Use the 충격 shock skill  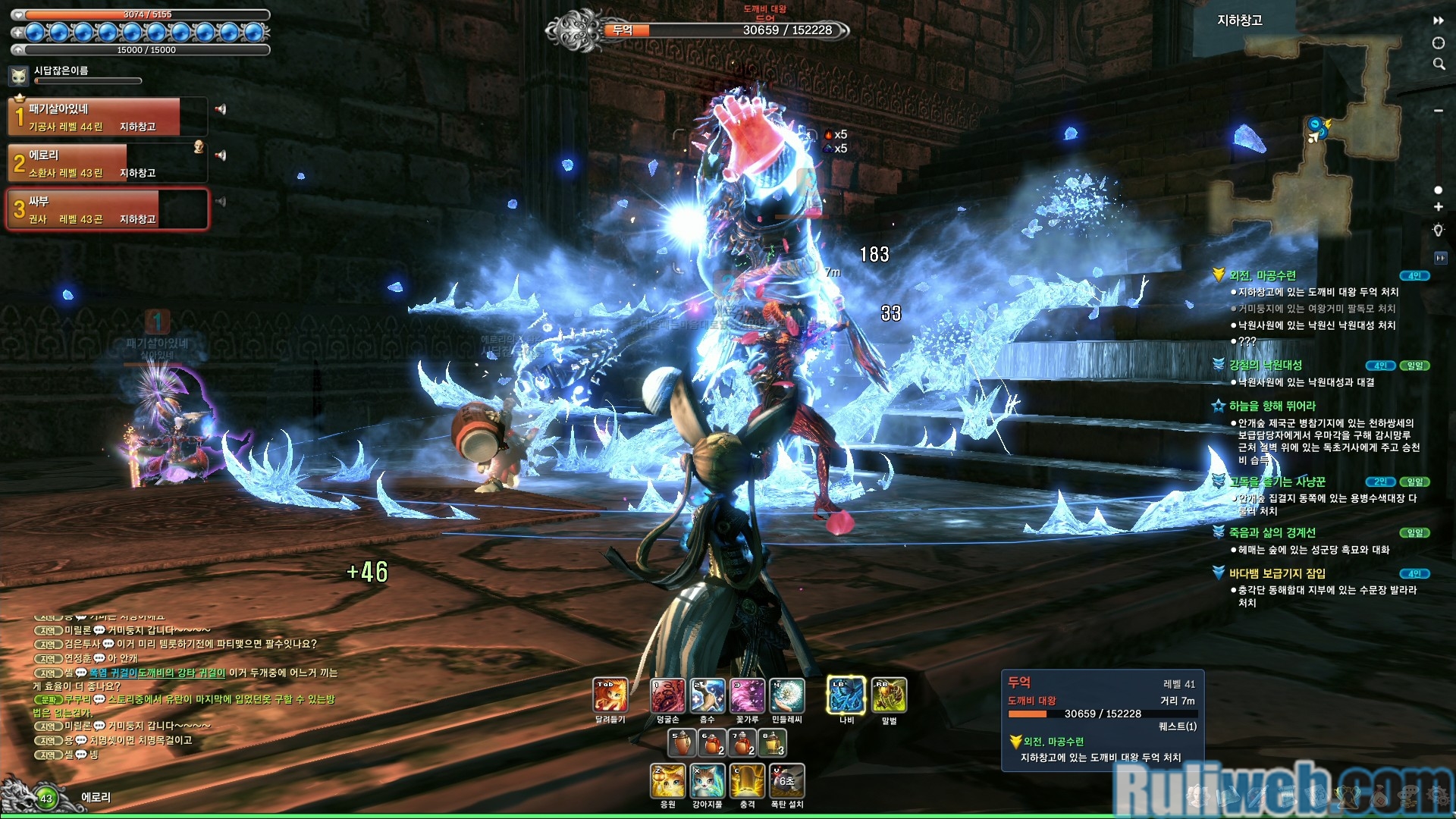click(747, 781)
